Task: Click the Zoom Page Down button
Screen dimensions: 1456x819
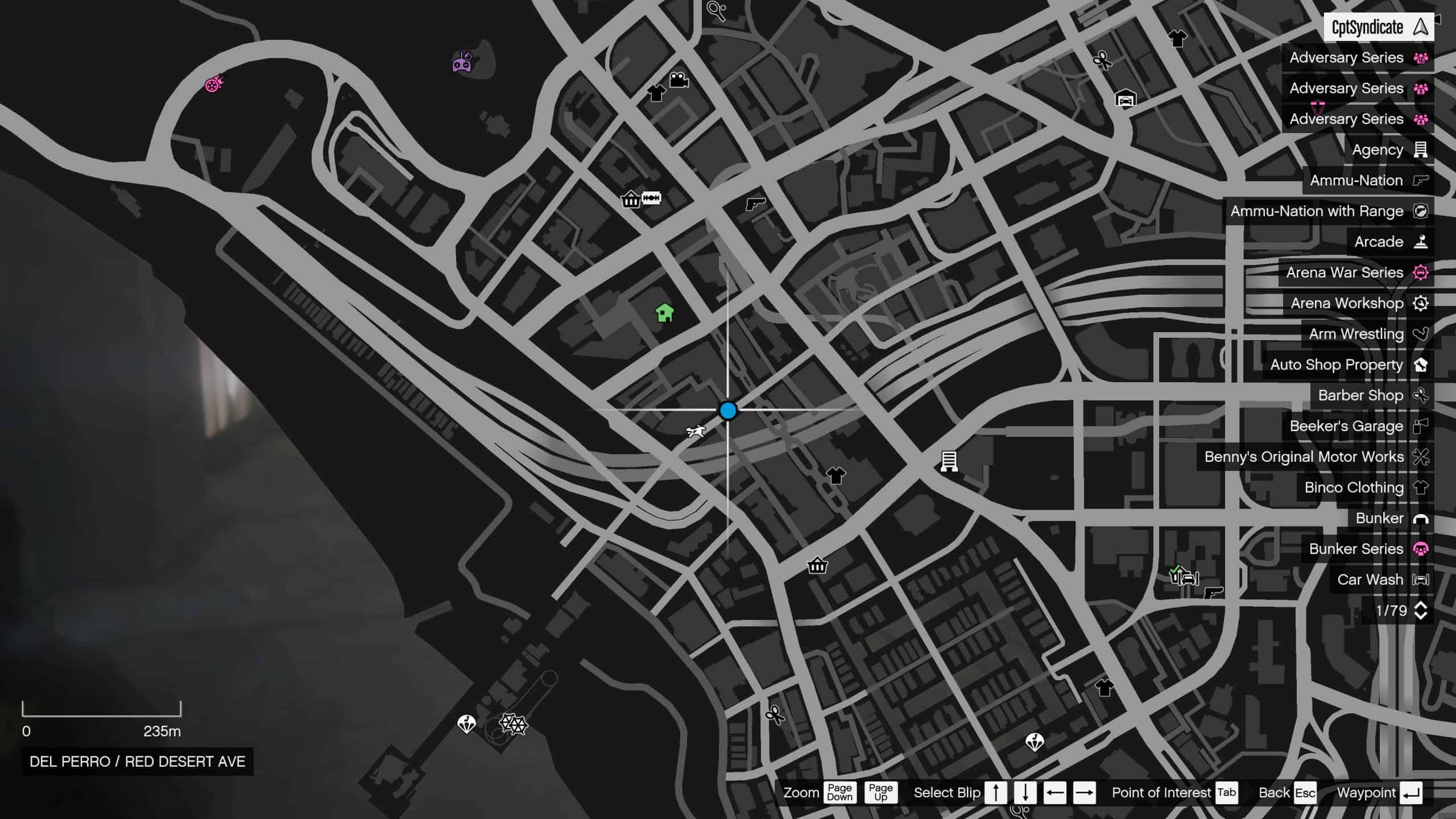Action: [839, 792]
